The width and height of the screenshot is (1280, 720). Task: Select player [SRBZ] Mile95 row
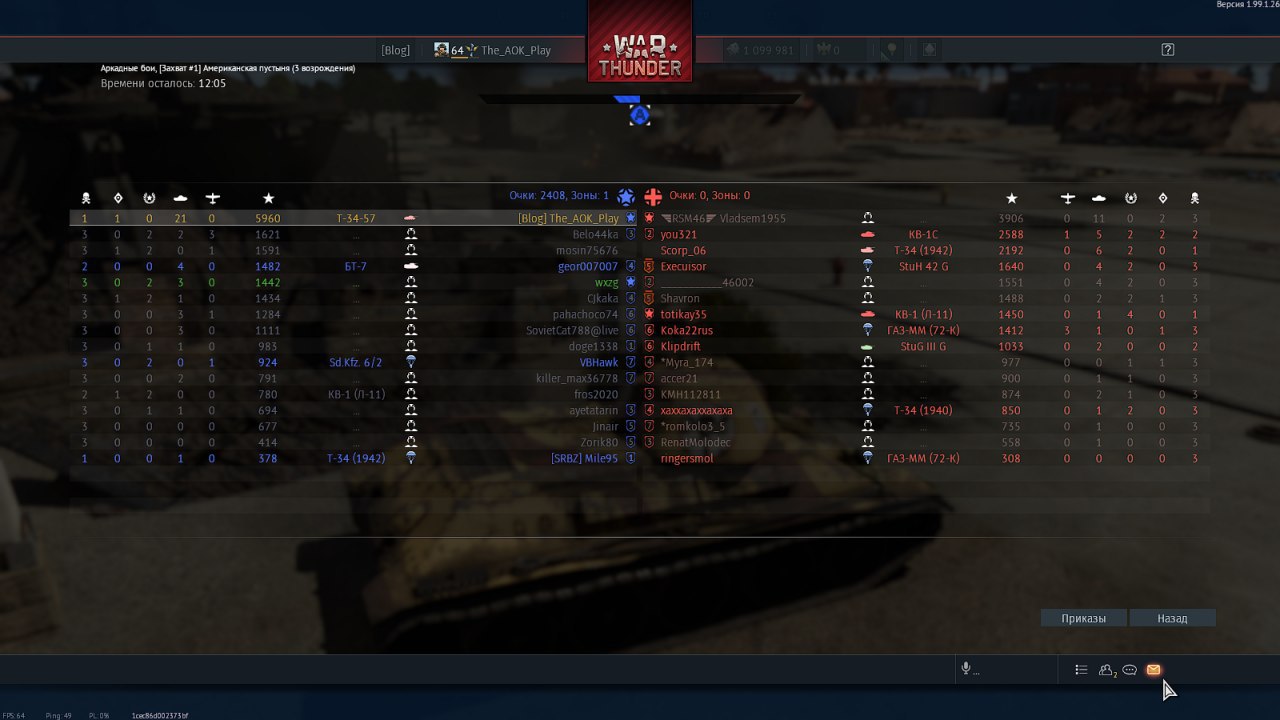[584, 458]
